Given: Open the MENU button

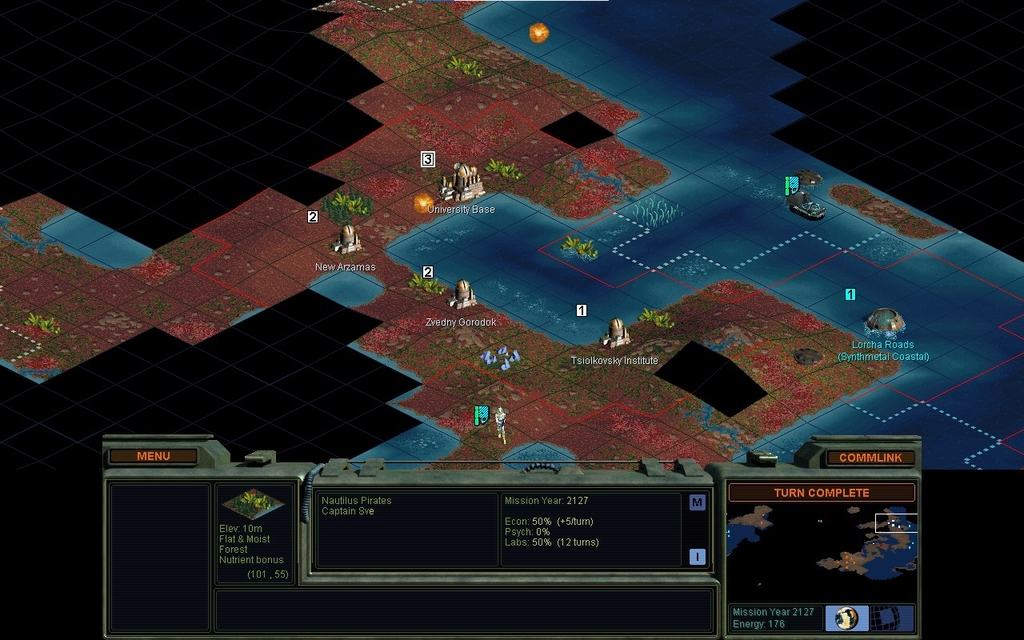Looking at the screenshot, I should pyautogui.click(x=154, y=456).
